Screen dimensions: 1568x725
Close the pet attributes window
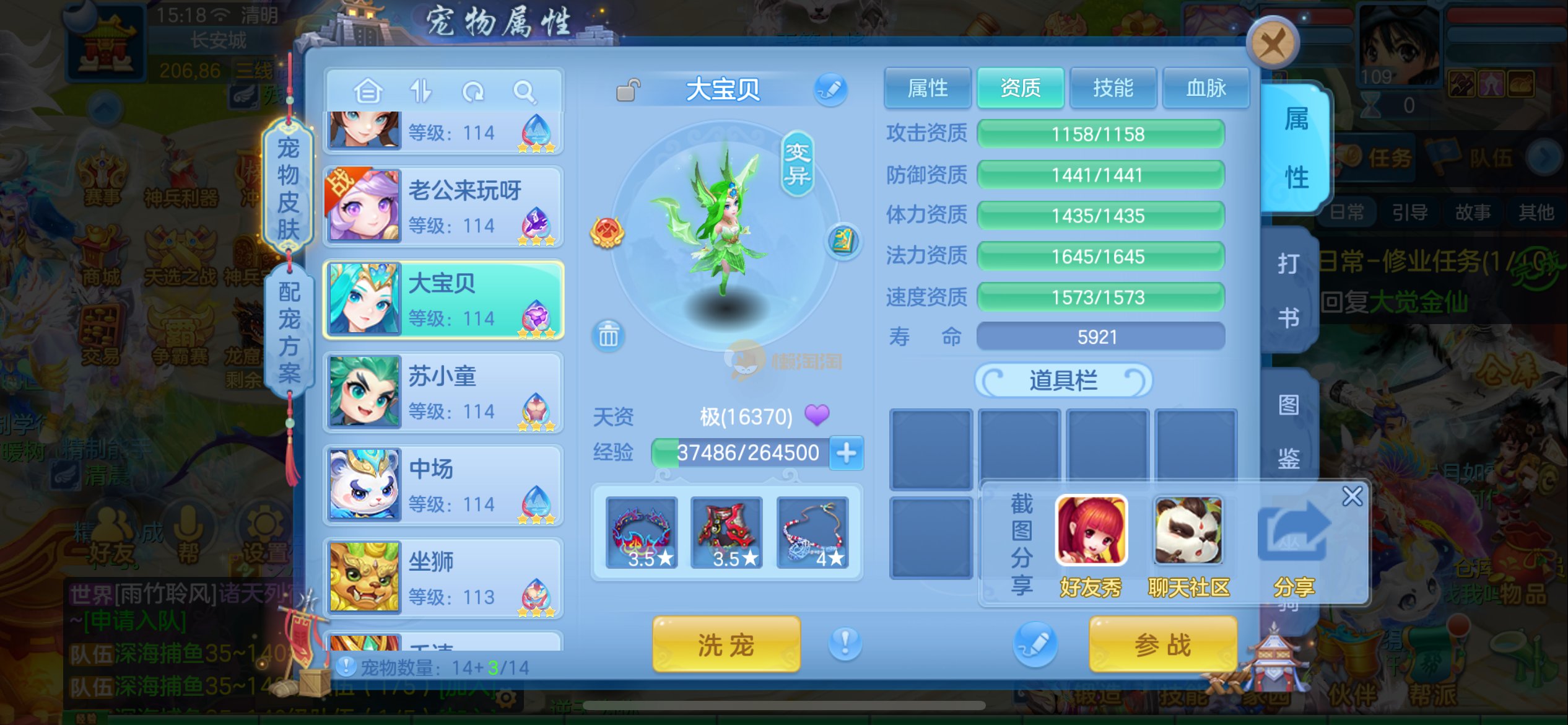1272,43
